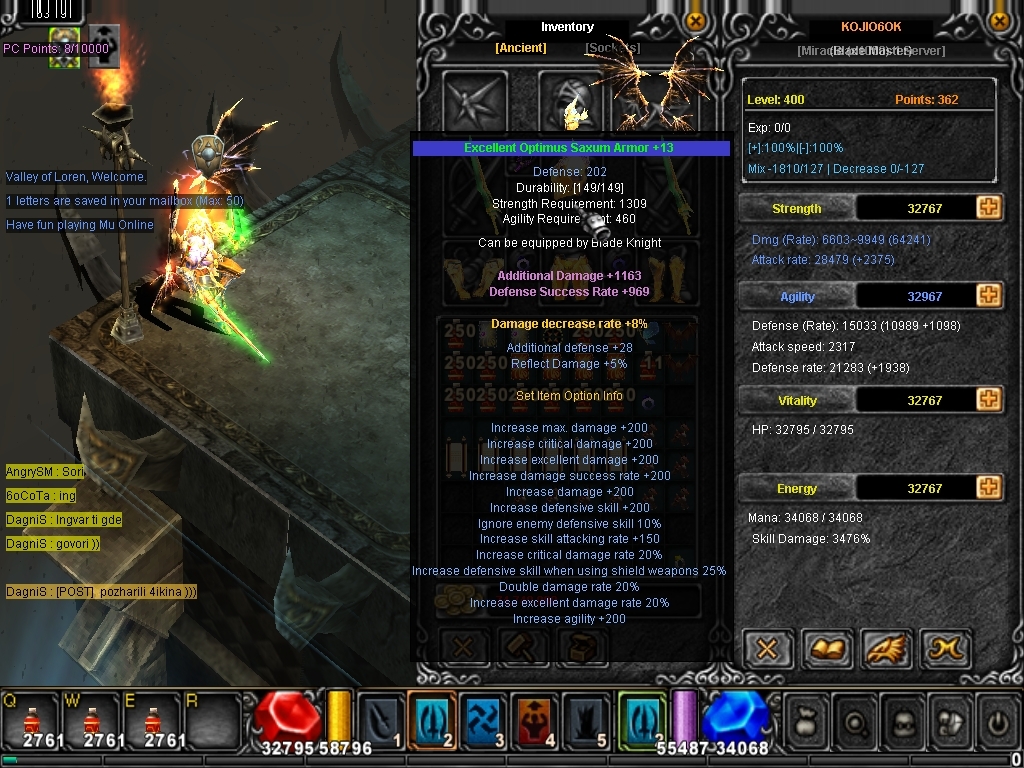
Task: Select skill slot 1 on the hotbar
Action: point(380,720)
